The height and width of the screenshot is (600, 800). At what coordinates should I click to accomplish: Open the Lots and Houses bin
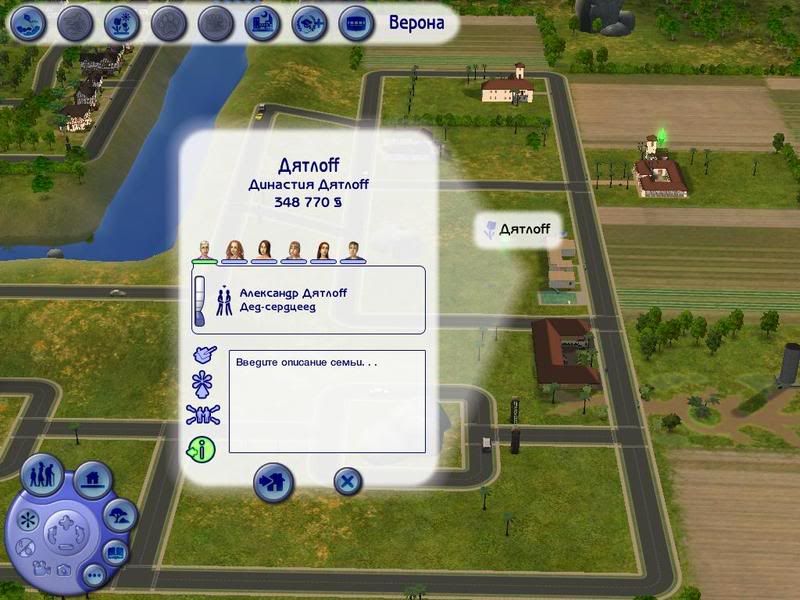(92, 481)
